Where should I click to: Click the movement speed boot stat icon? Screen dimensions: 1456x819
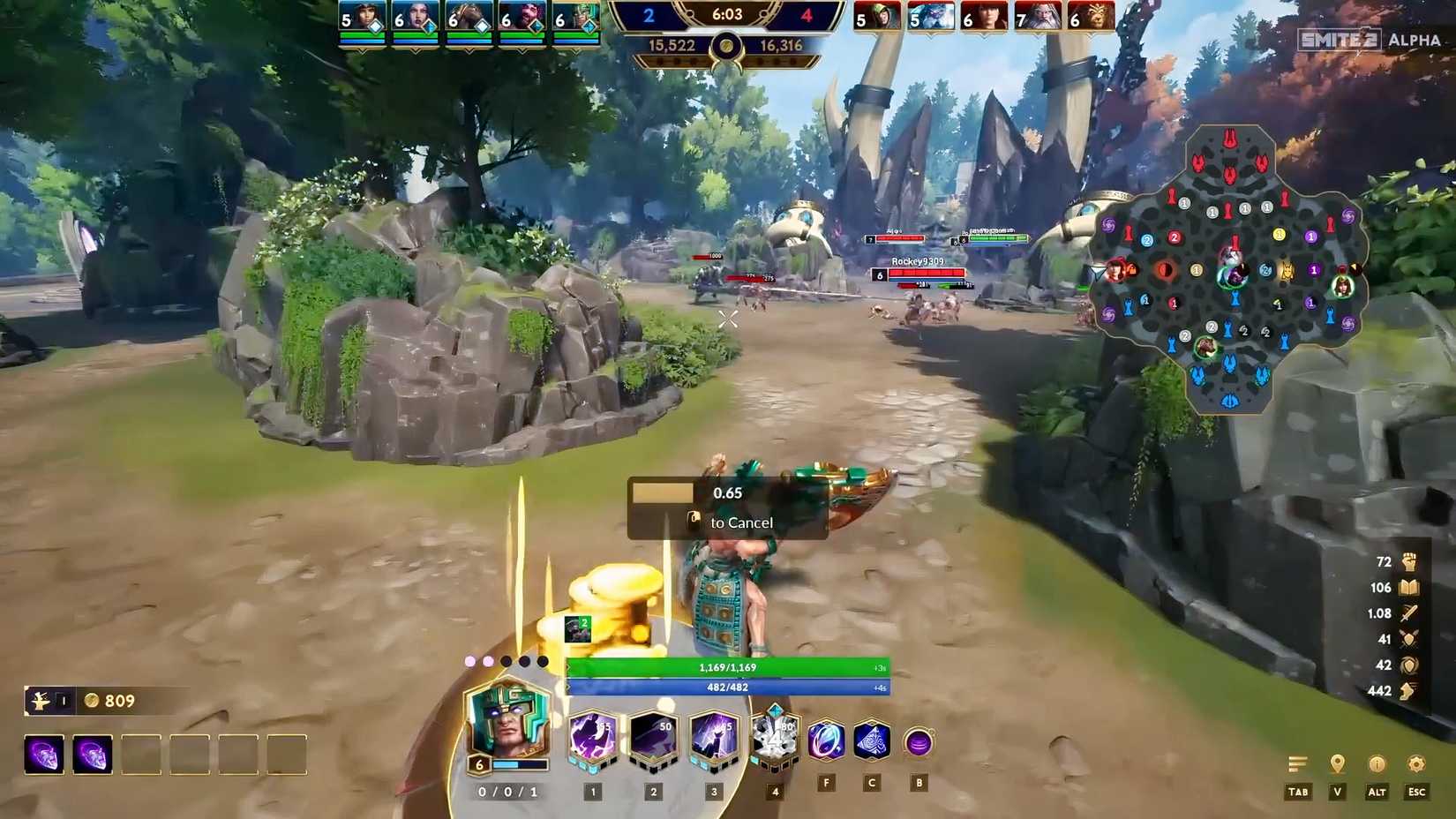1410,691
